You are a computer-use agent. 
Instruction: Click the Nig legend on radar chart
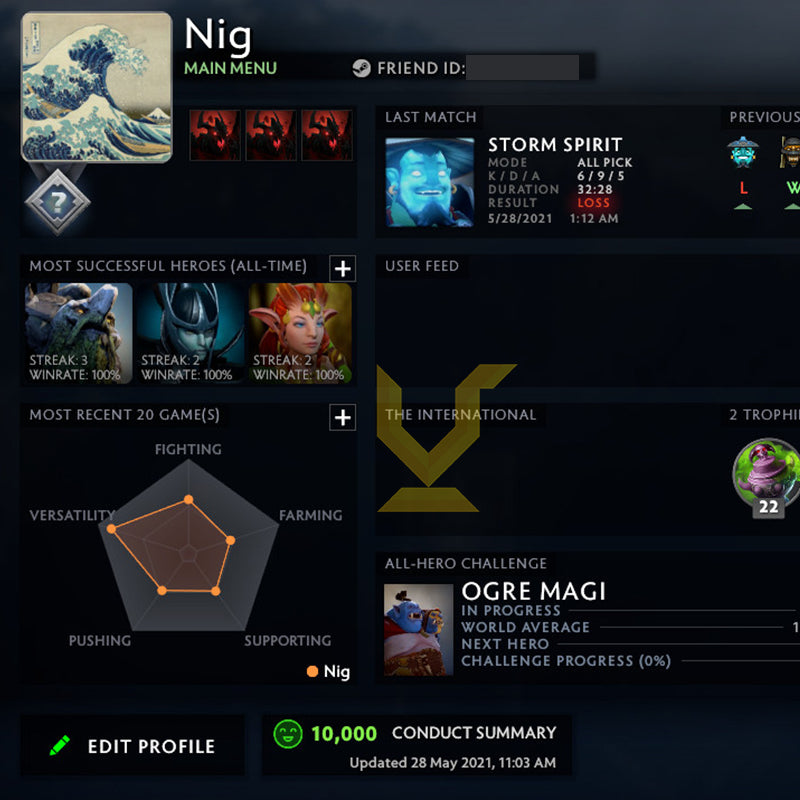pyautogui.click(x=329, y=672)
